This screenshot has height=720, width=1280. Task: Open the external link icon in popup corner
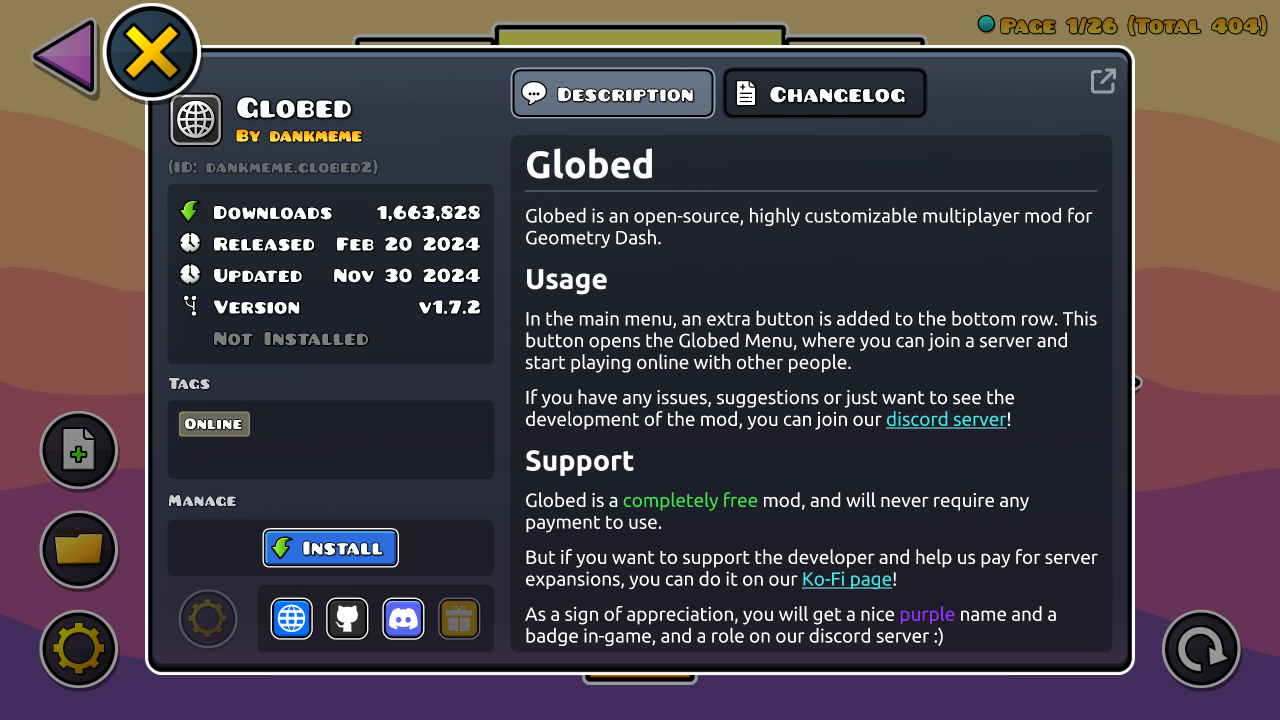coord(1102,81)
